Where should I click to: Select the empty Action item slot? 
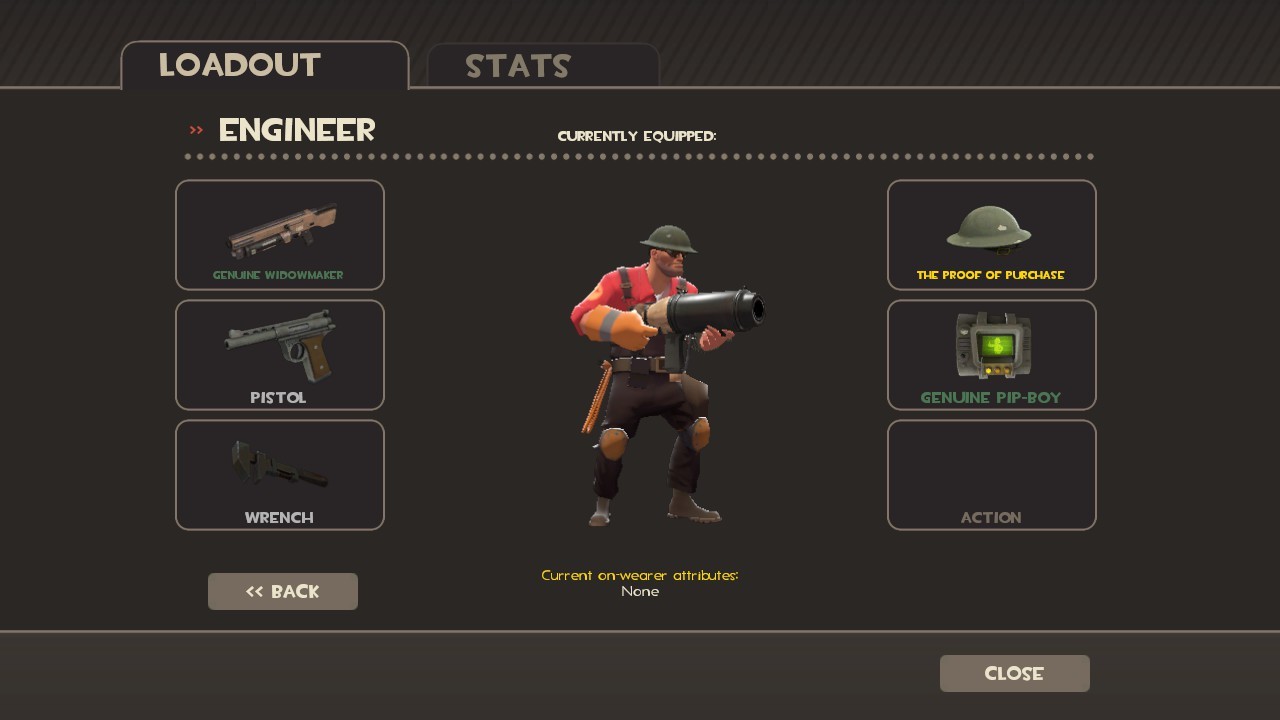[991, 475]
